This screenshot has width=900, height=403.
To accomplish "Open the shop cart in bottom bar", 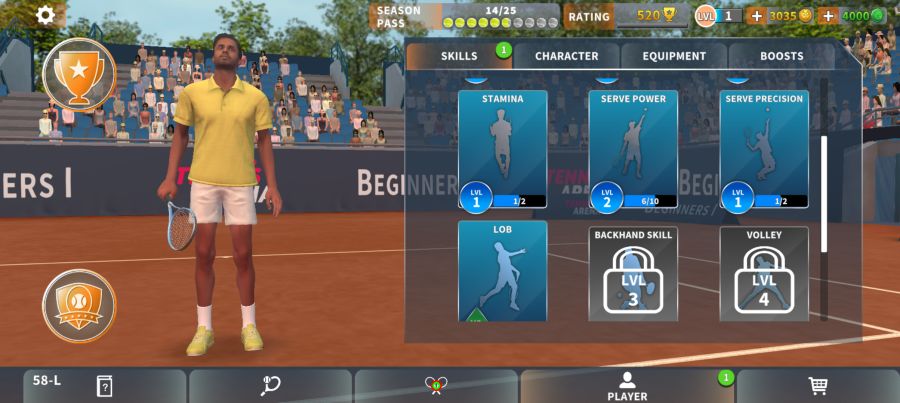I will [x=817, y=386].
